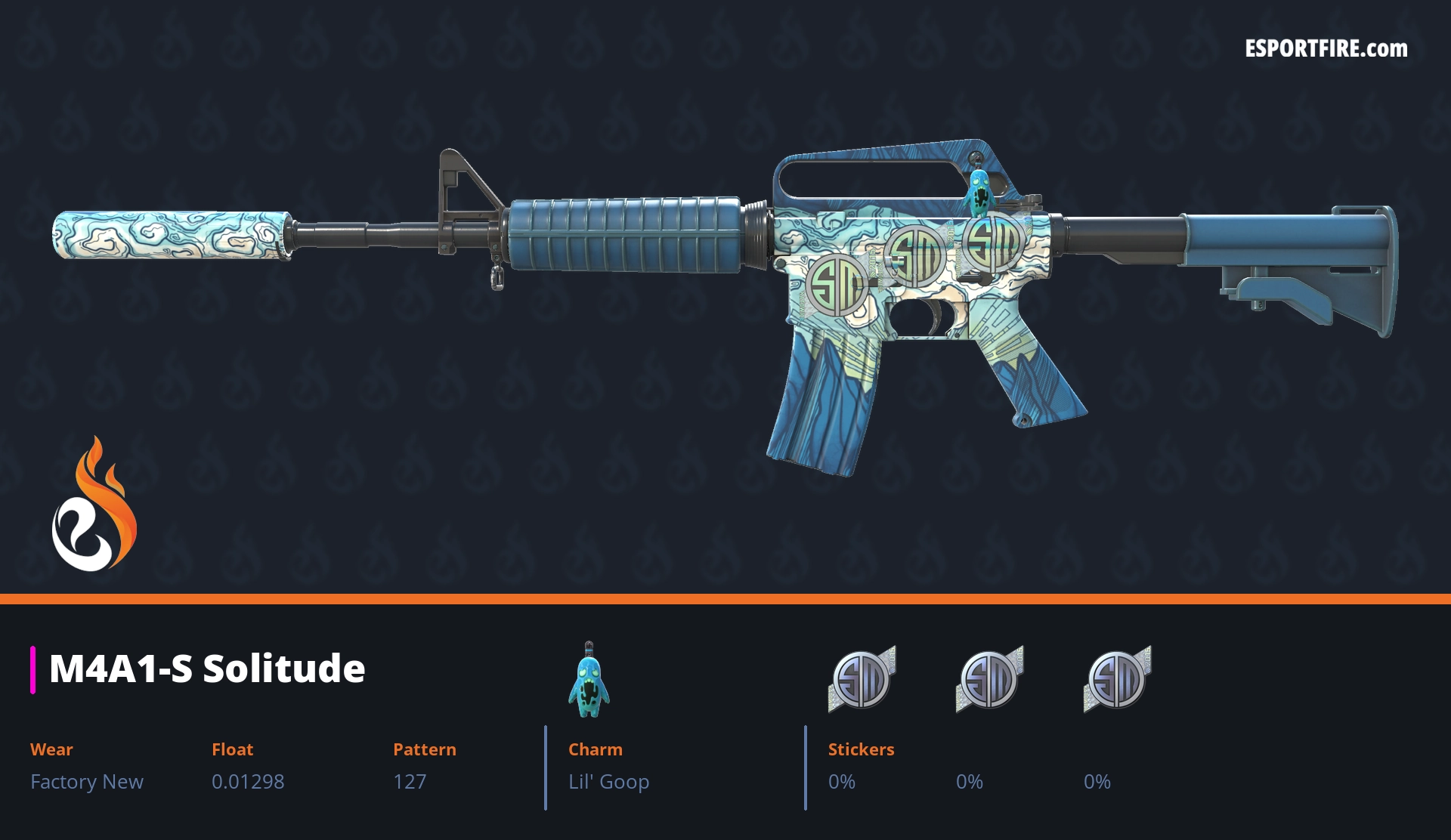
Task: Click the Esportfire flame logo
Action: coord(94,505)
